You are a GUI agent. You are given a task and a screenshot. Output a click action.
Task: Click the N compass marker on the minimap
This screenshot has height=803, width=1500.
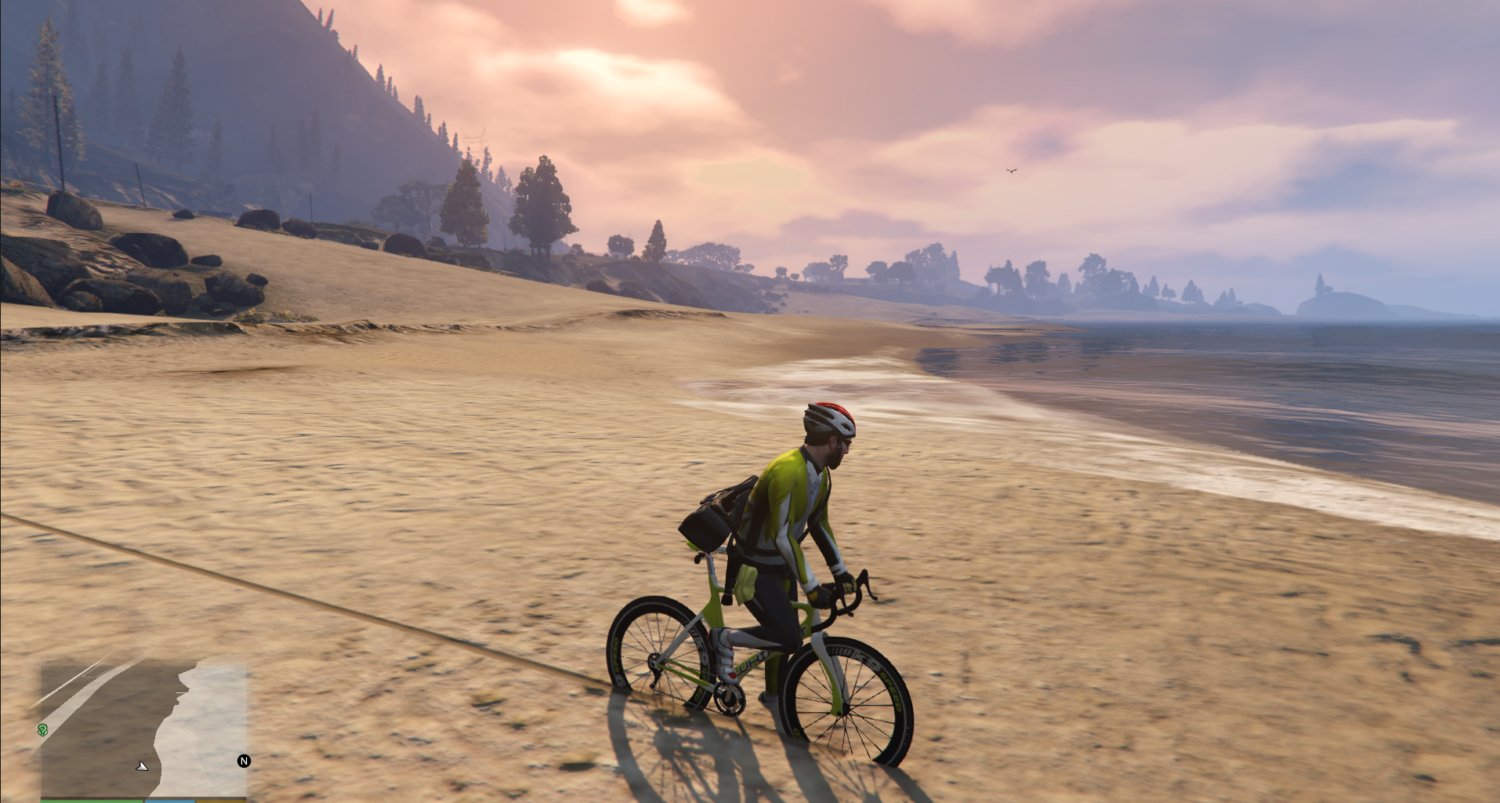coord(244,761)
